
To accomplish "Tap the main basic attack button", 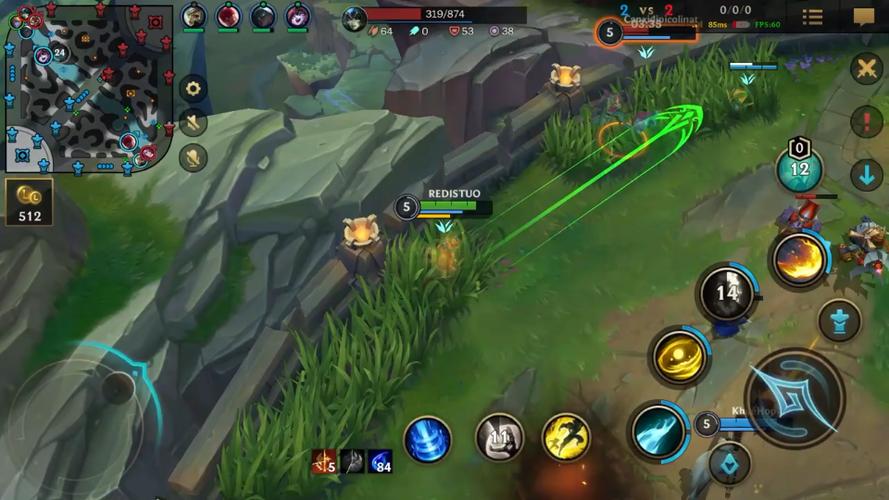I will (x=794, y=398).
